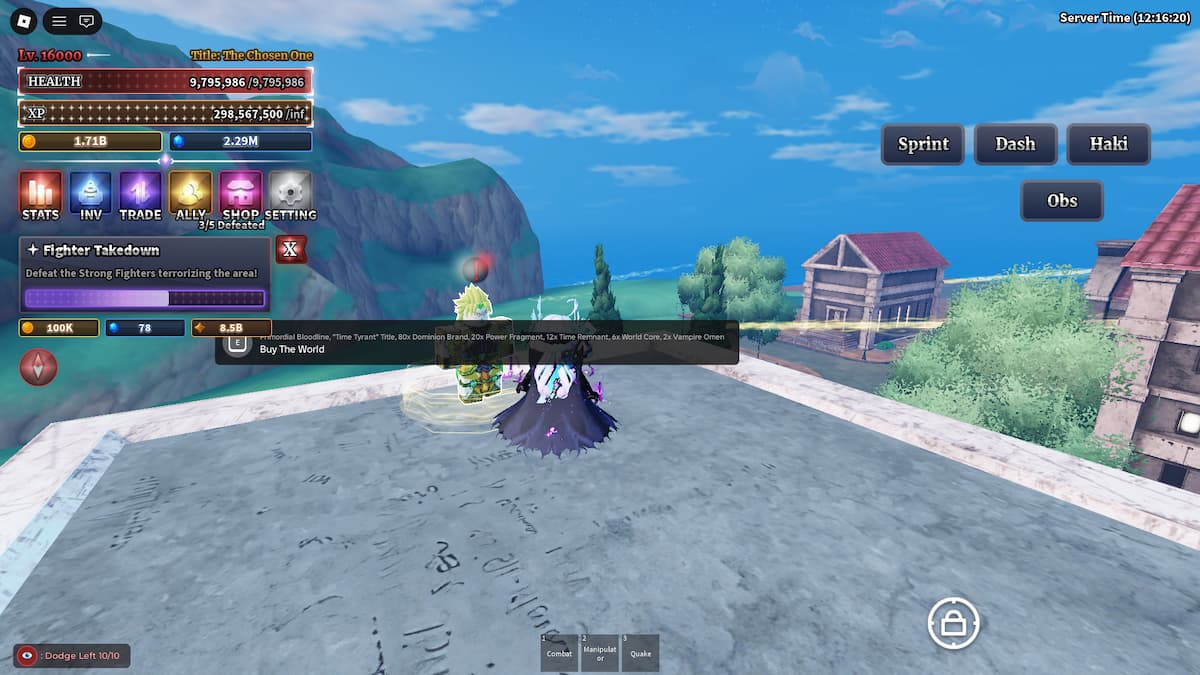The image size is (1200, 675).
Task: Click the red compass icon
Action: pos(39,368)
